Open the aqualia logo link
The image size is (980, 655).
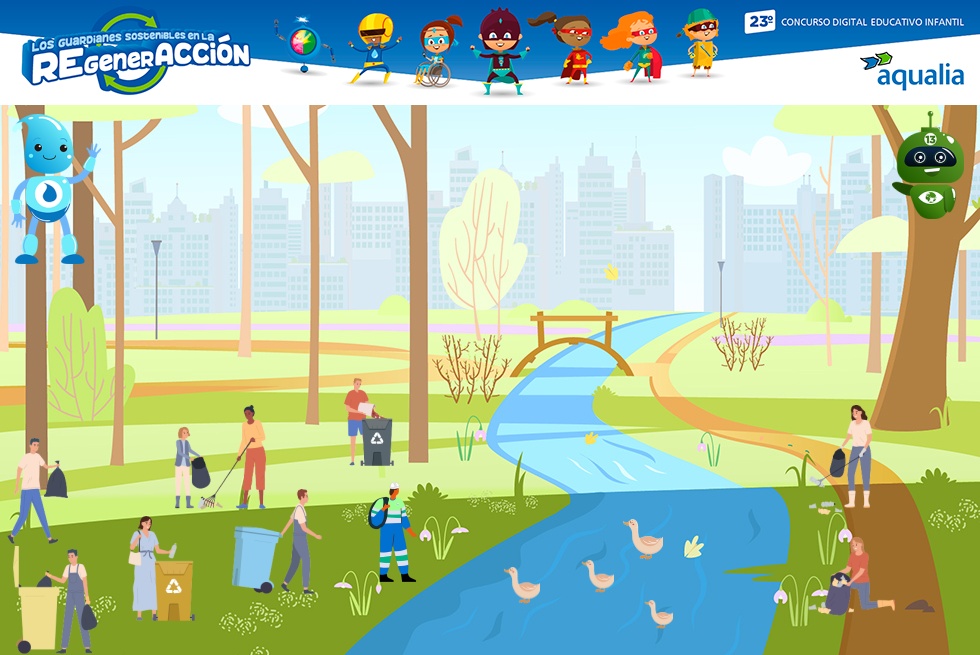point(911,71)
